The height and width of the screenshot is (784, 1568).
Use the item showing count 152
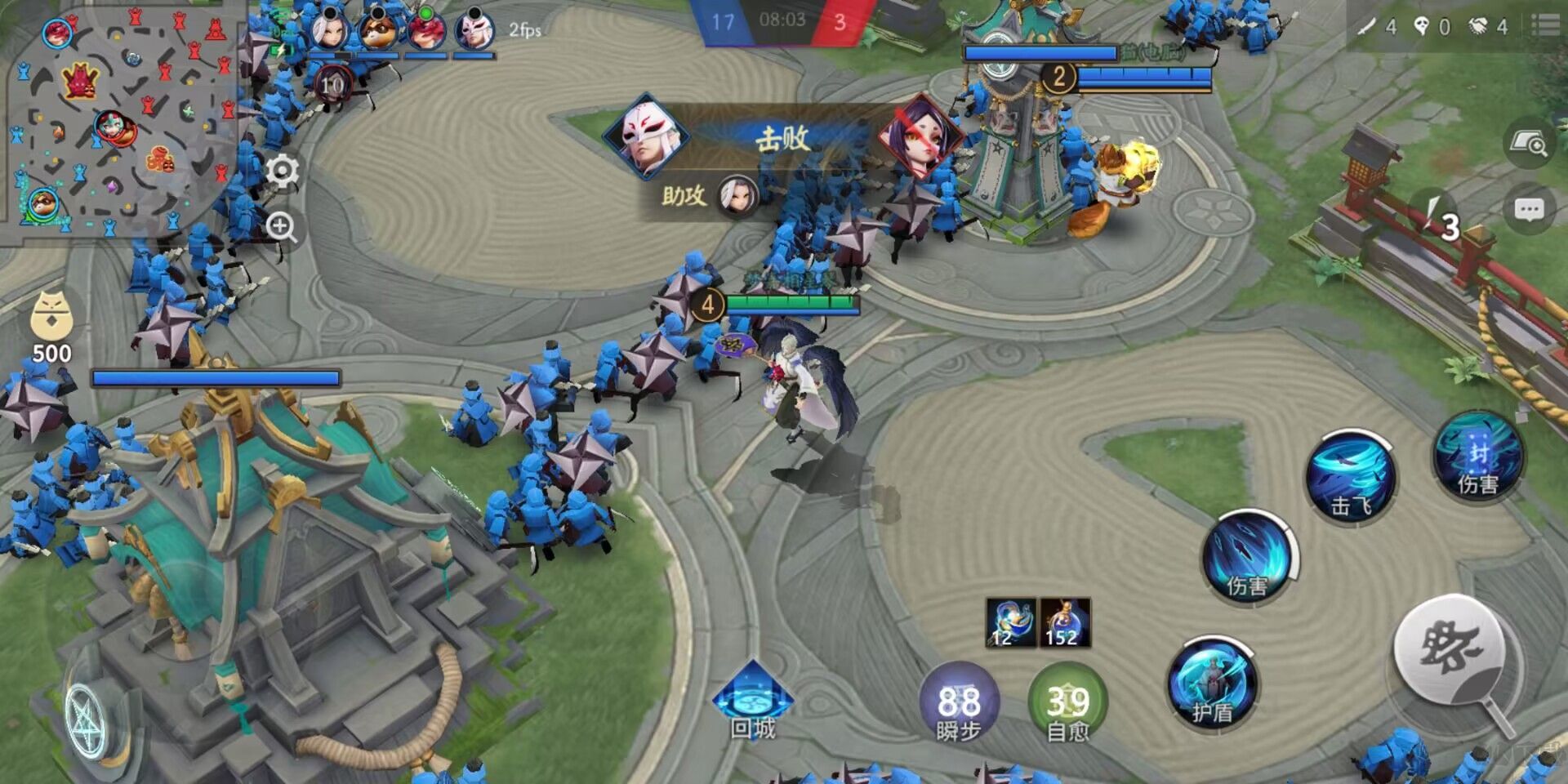click(x=1065, y=622)
